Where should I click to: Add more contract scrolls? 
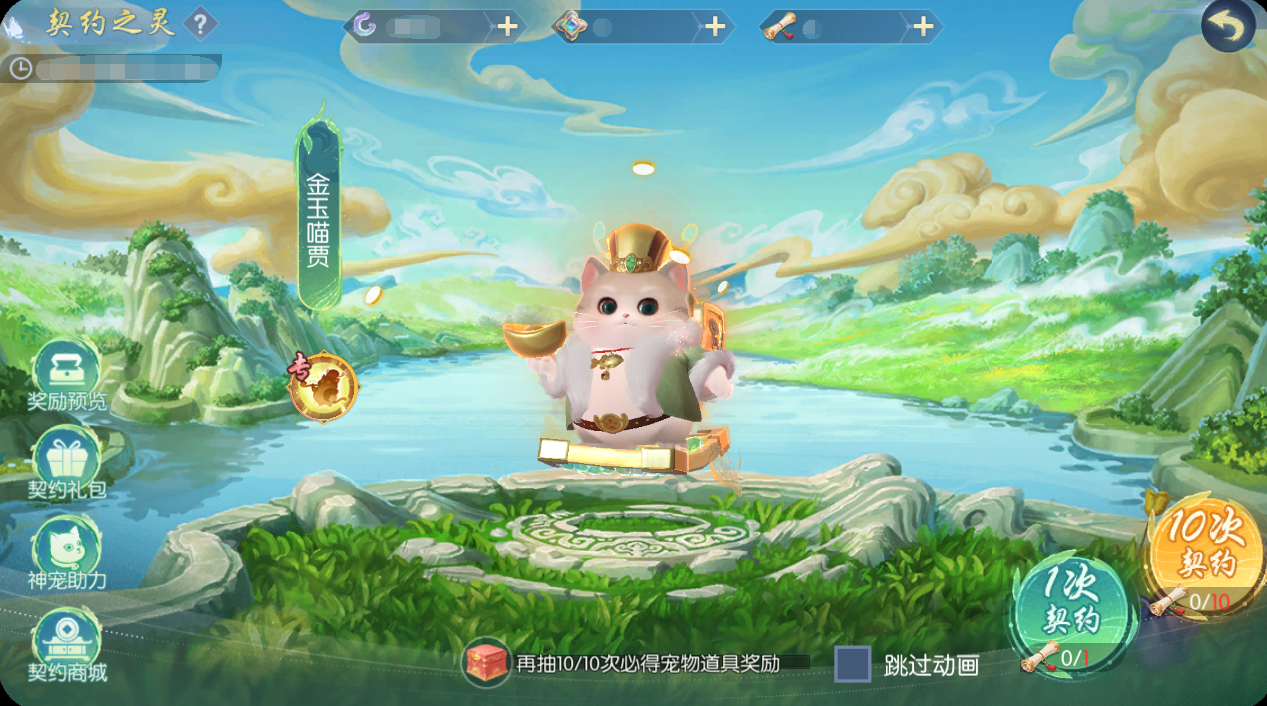click(x=923, y=27)
